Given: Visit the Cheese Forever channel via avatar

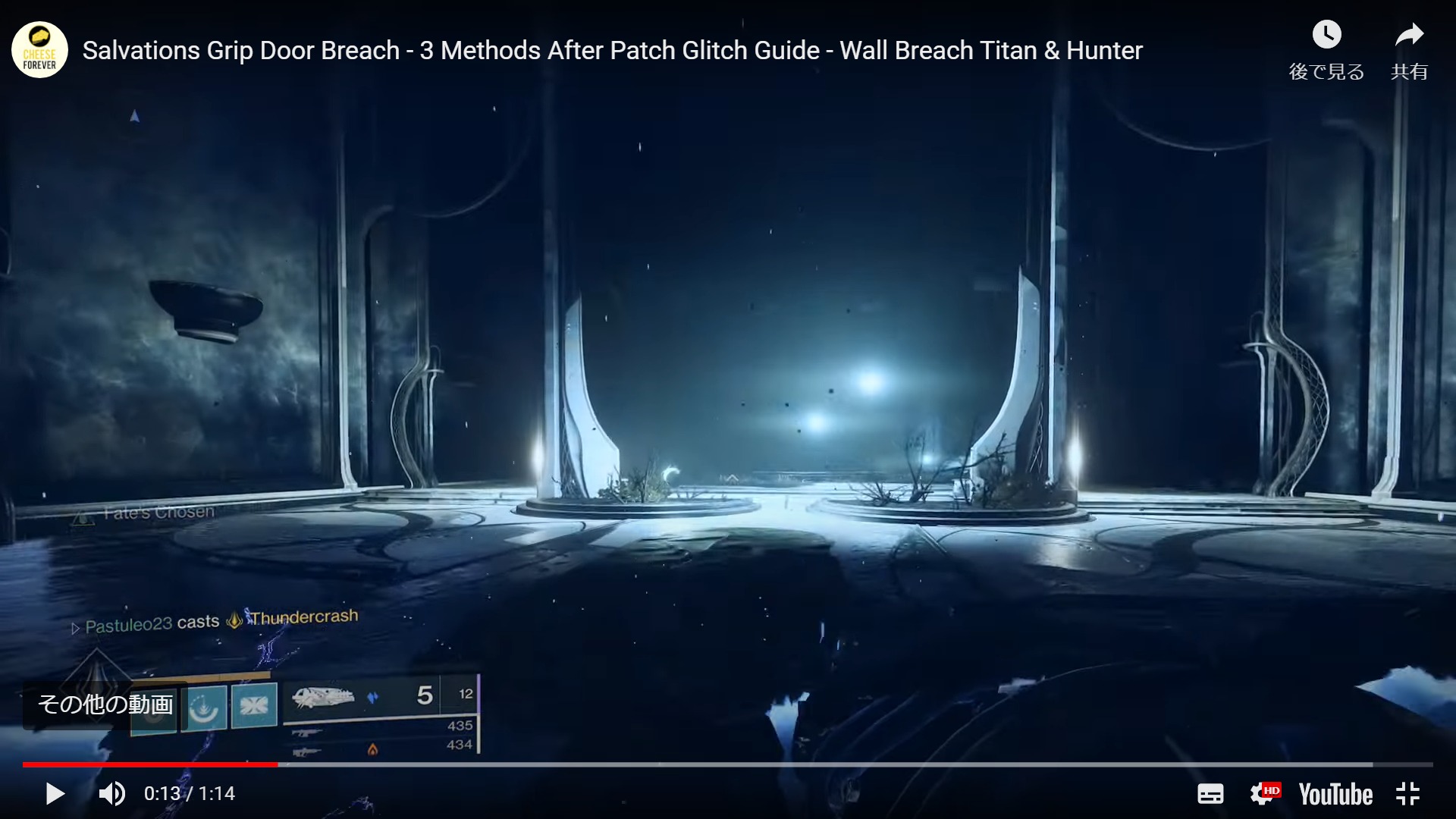Looking at the screenshot, I should [39, 49].
